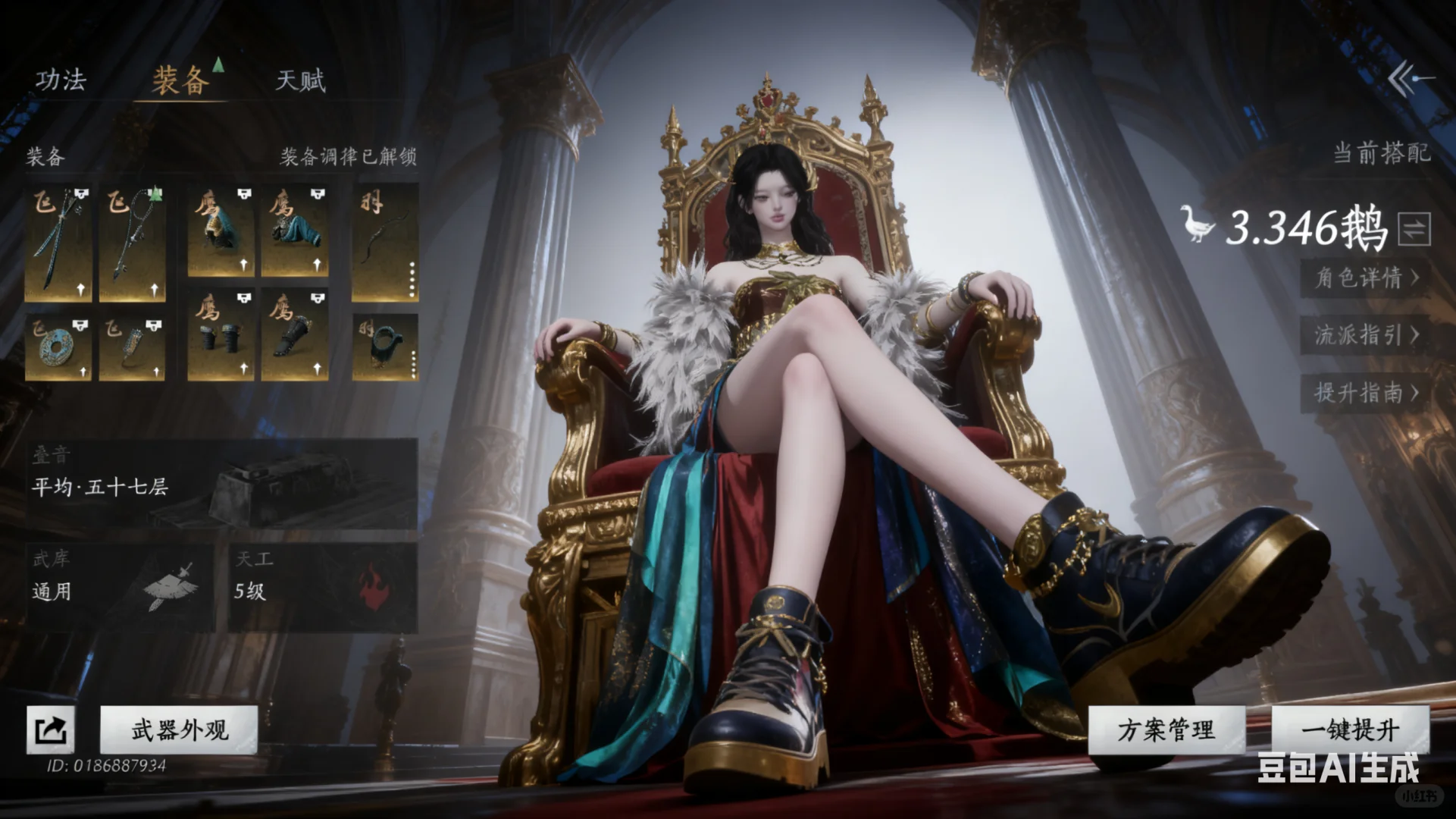
Task: Switch to the 功法 tab
Action: (x=61, y=80)
